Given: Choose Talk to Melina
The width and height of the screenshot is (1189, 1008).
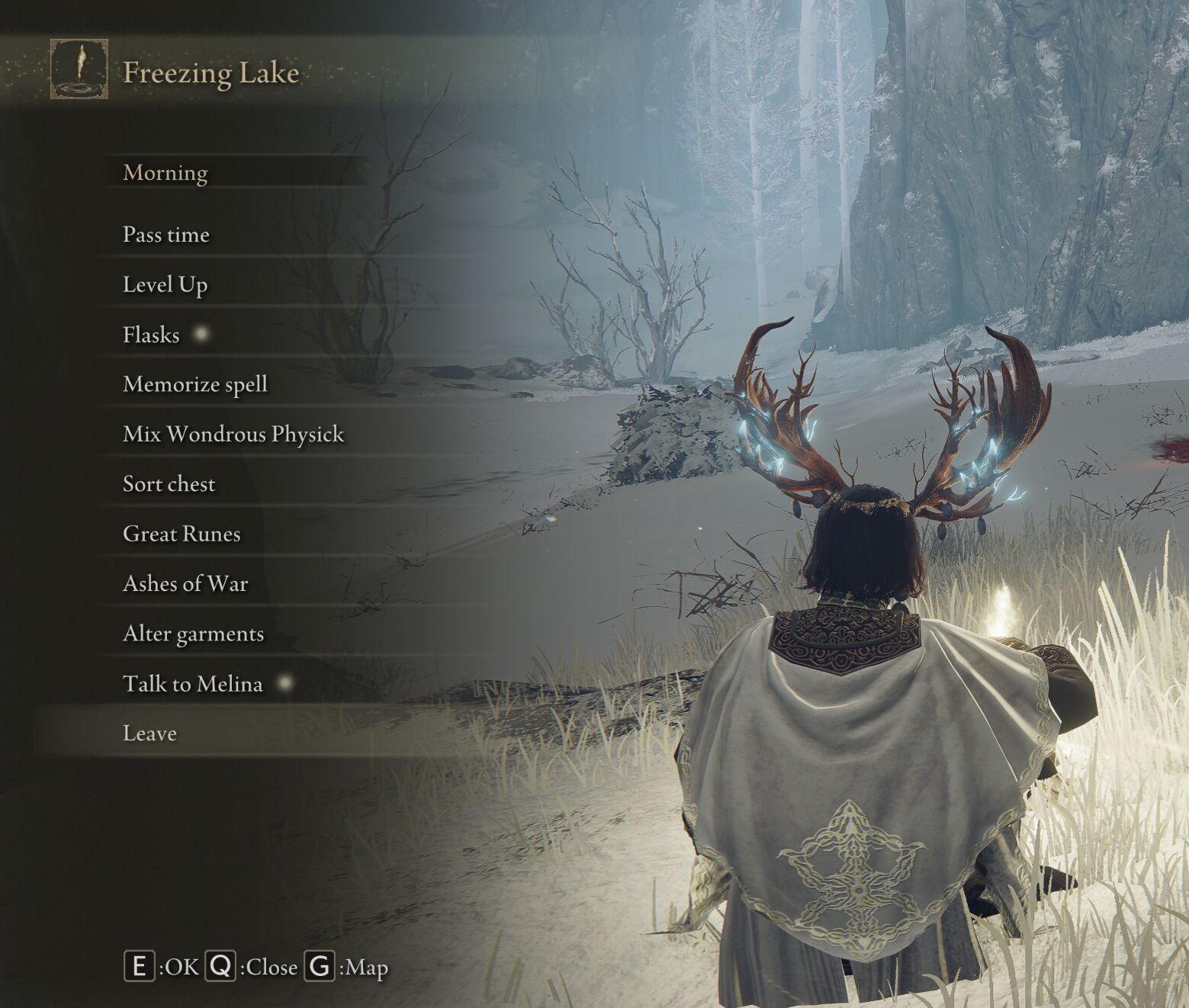Looking at the screenshot, I should point(193,683).
